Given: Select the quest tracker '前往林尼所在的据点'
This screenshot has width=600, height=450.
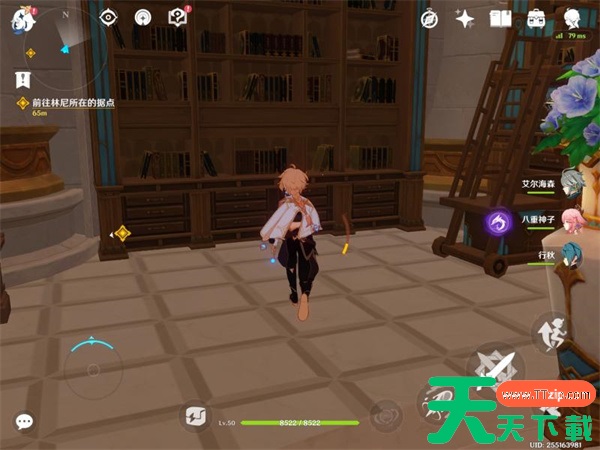Looking at the screenshot, I should tap(74, 103).
